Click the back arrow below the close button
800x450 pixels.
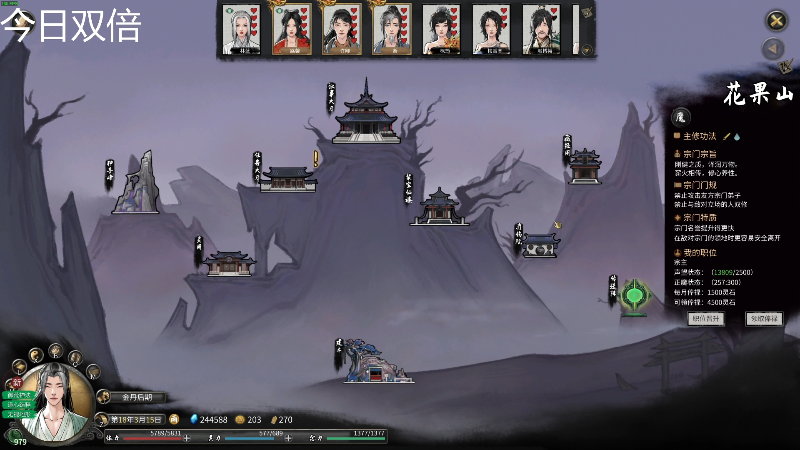coord(773,49)
